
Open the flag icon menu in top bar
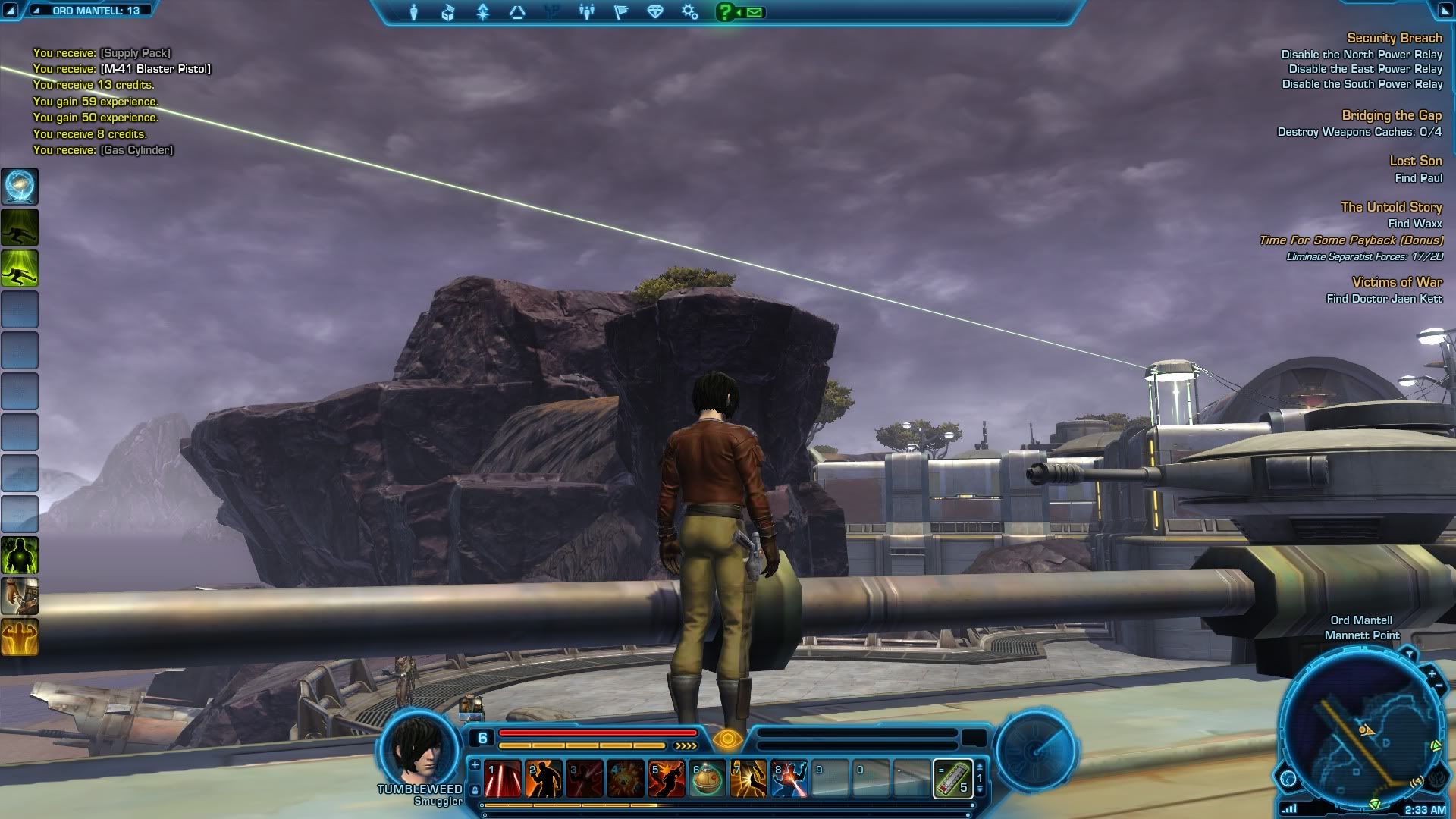620,12
